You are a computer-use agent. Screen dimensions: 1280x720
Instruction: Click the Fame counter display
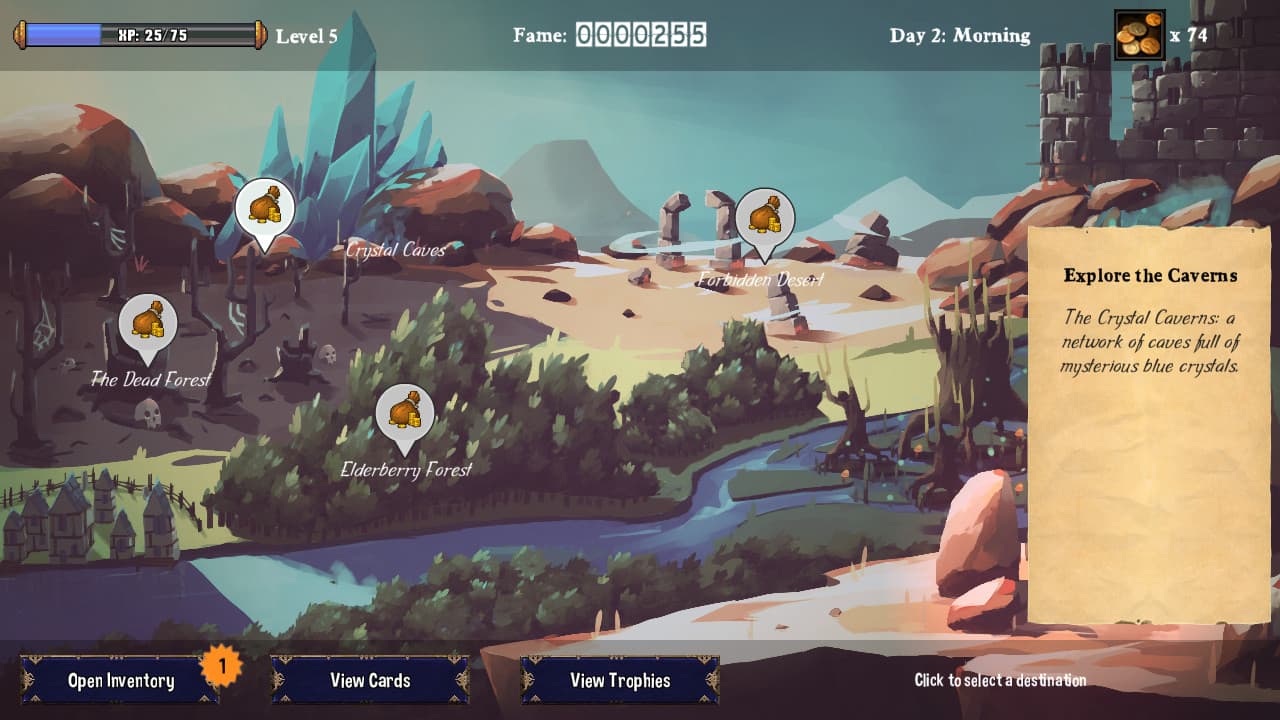click(640, 34)
